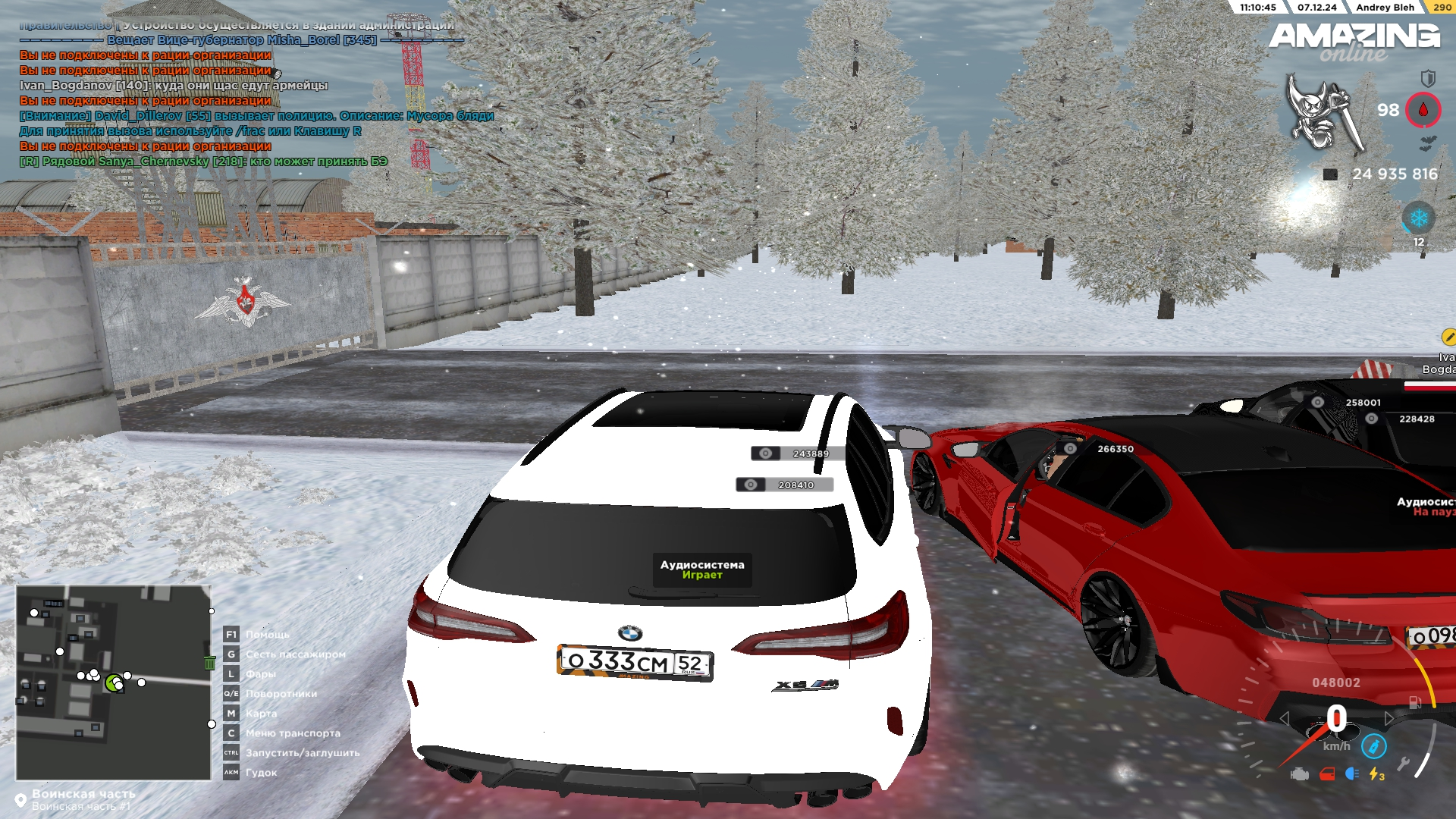
Task: Click the wallet icon beside the money
Action: 1330,174
